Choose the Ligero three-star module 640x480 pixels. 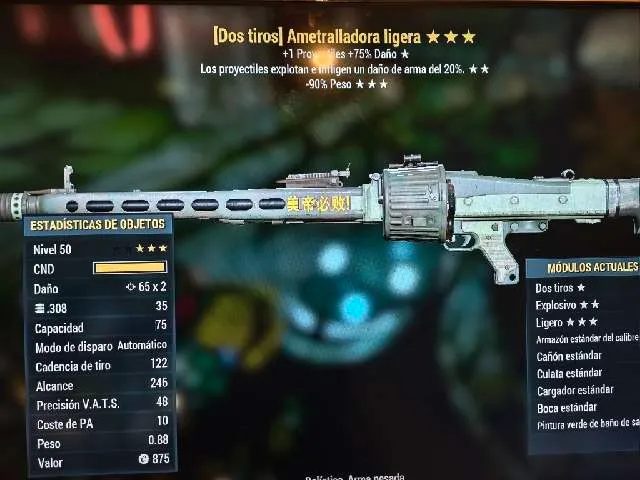[567, 322]
